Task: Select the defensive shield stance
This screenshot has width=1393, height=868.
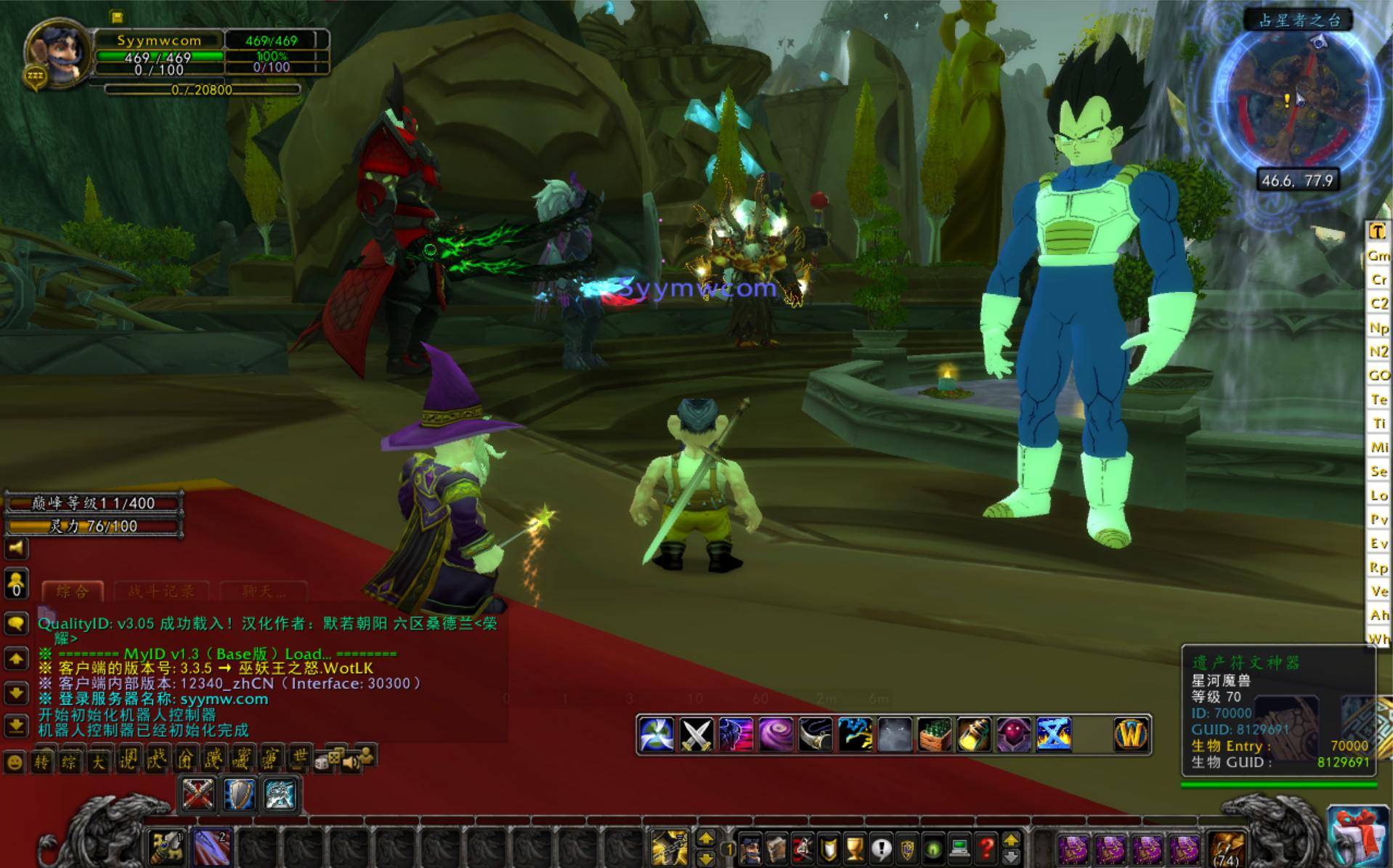Action: click(238, 794)
